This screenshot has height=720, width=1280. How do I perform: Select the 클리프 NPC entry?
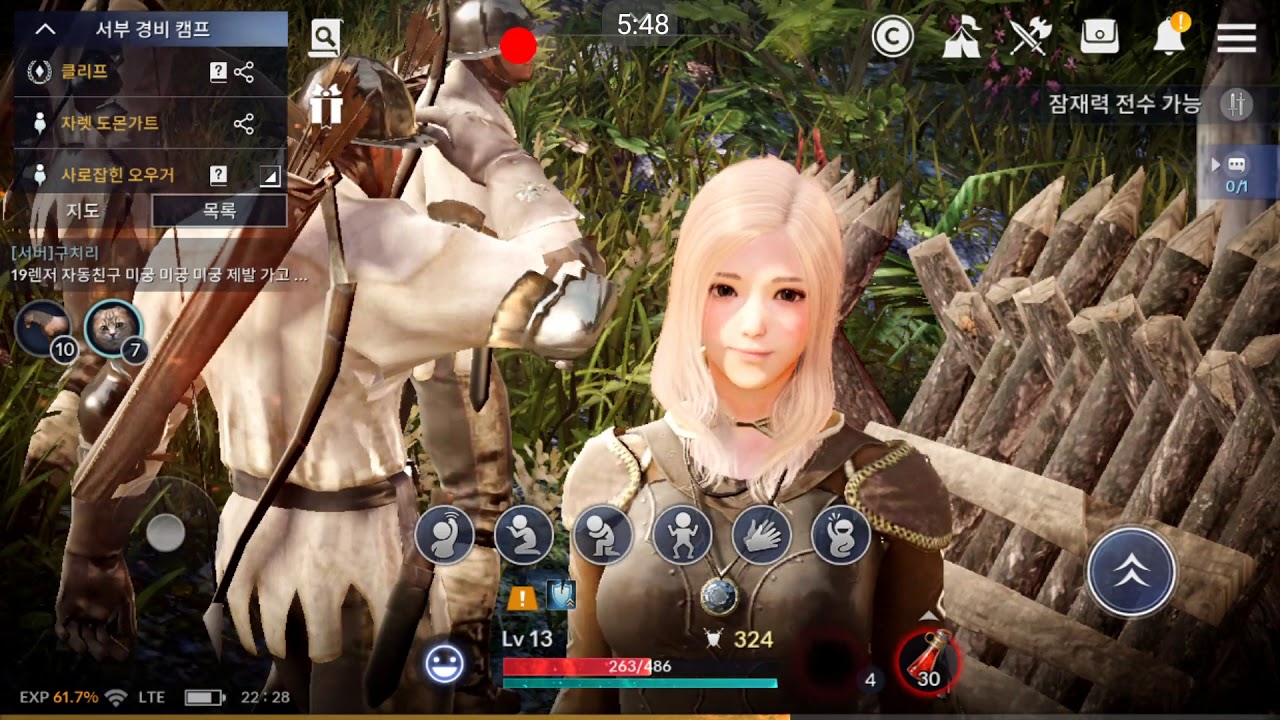click(85, 72)
